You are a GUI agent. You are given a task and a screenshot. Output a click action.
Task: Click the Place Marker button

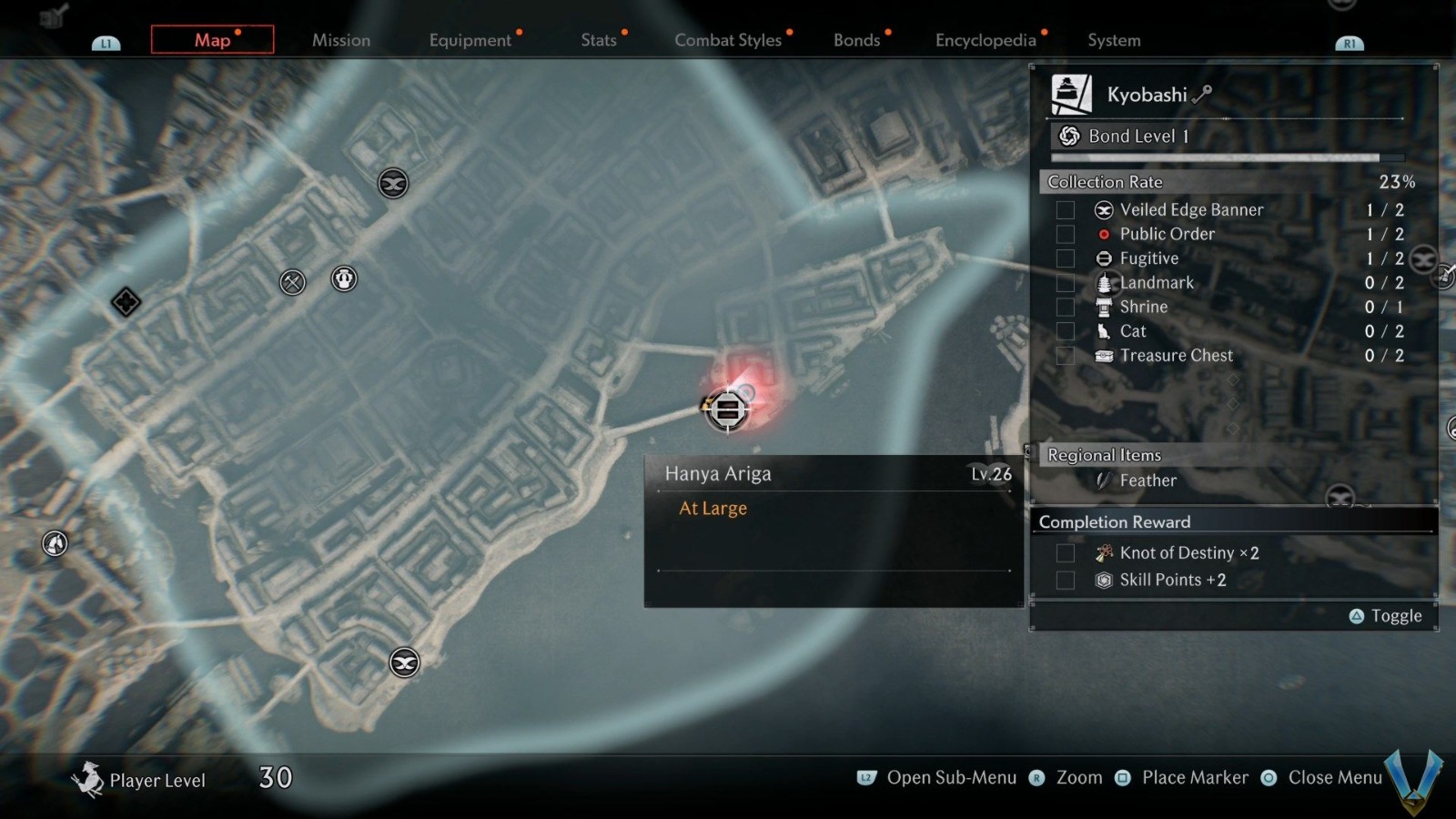1195,778
